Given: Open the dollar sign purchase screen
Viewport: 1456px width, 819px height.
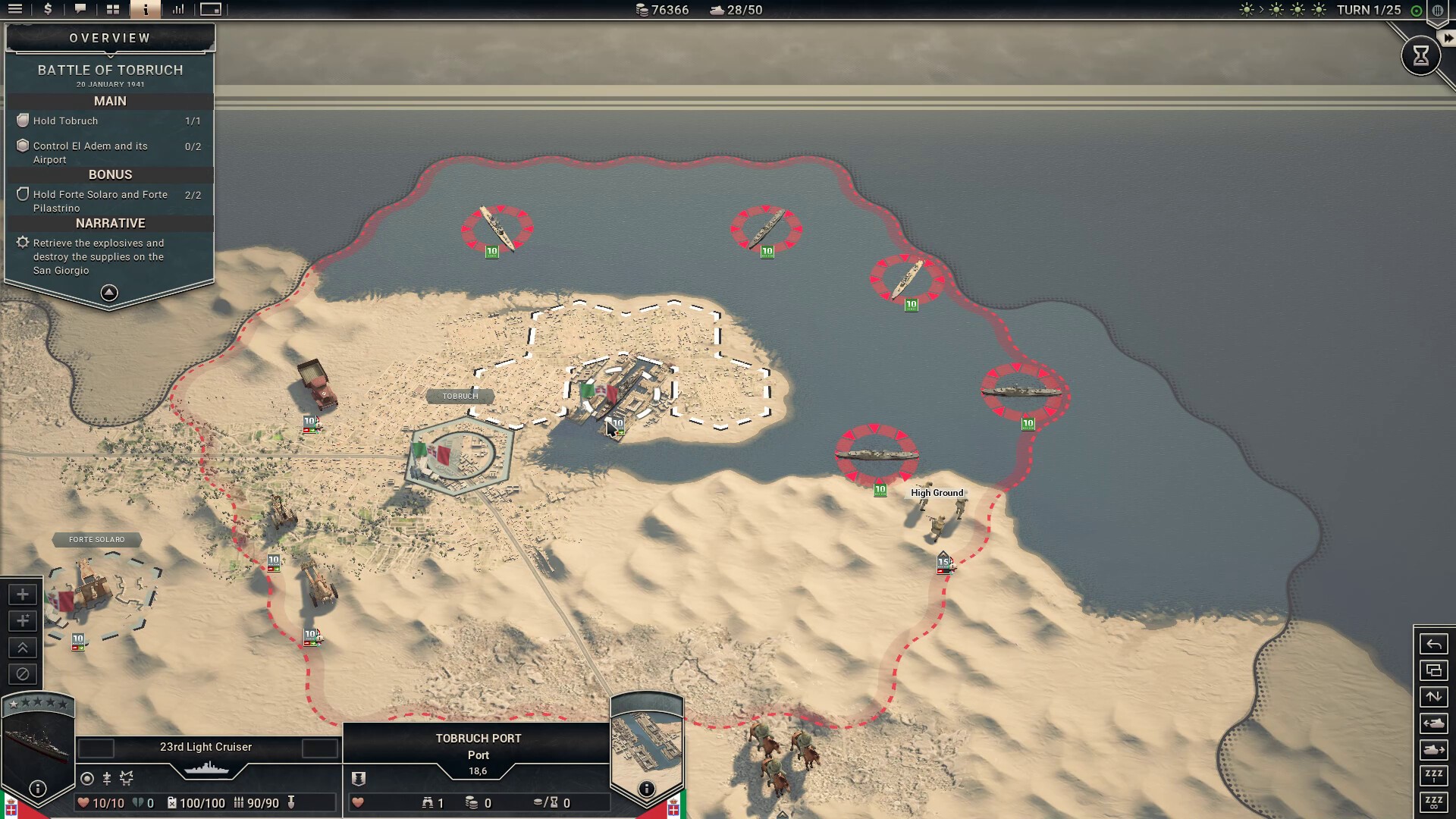Looking at the screenshot, I should pyautogui.click(x=48, y=10).
